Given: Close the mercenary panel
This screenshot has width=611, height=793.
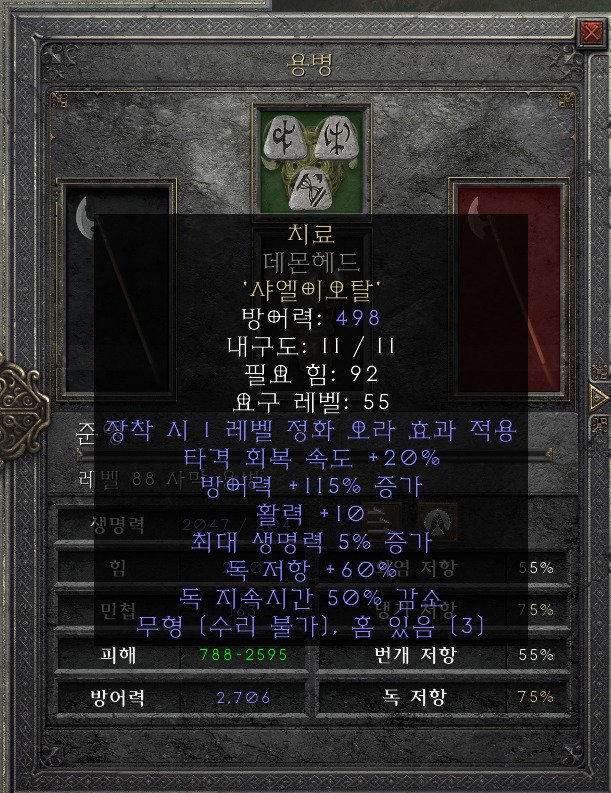Looking at the screenshot, I should (590, 34).
